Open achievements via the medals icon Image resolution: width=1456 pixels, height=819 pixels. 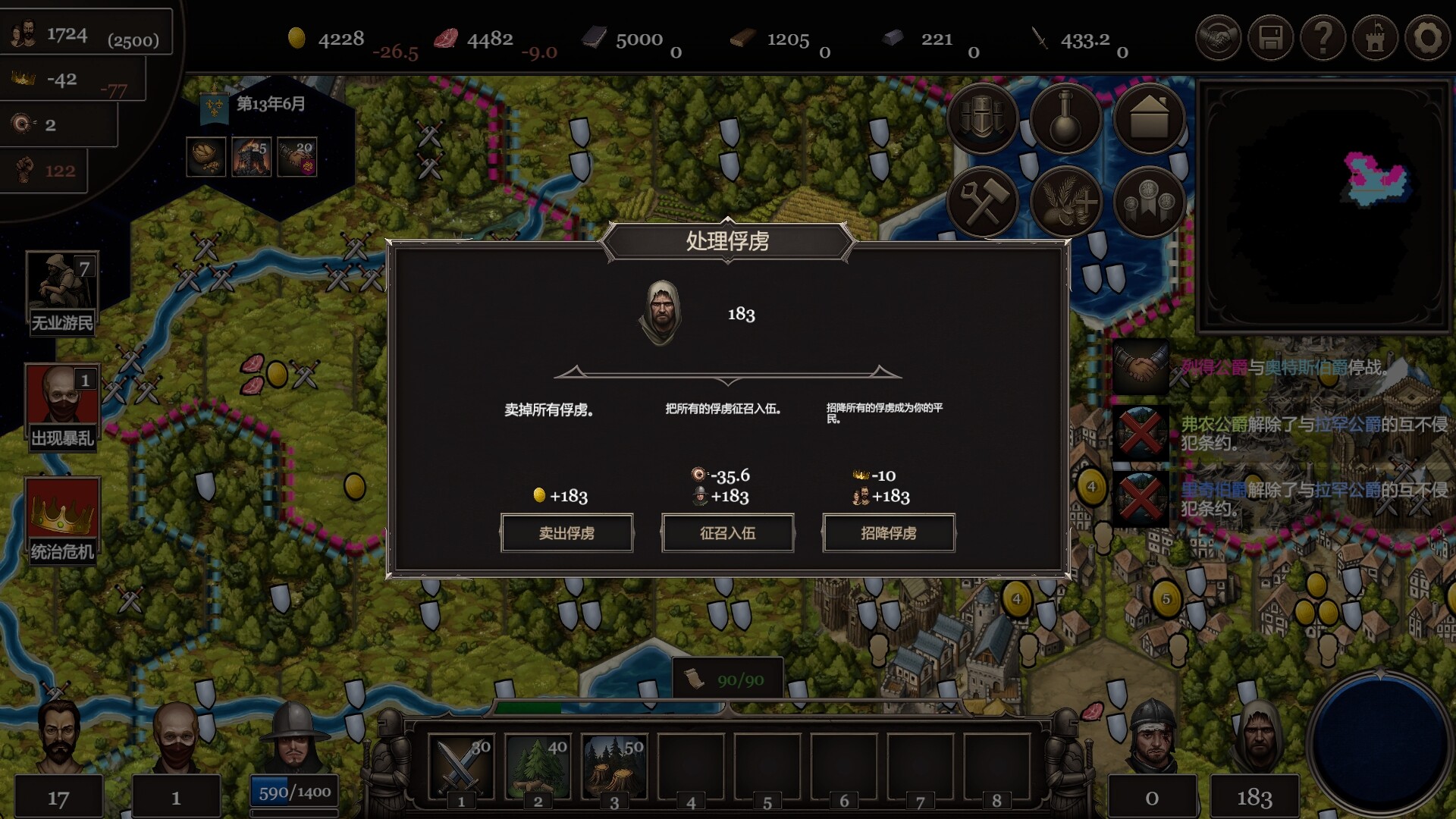coord(1149,201)
